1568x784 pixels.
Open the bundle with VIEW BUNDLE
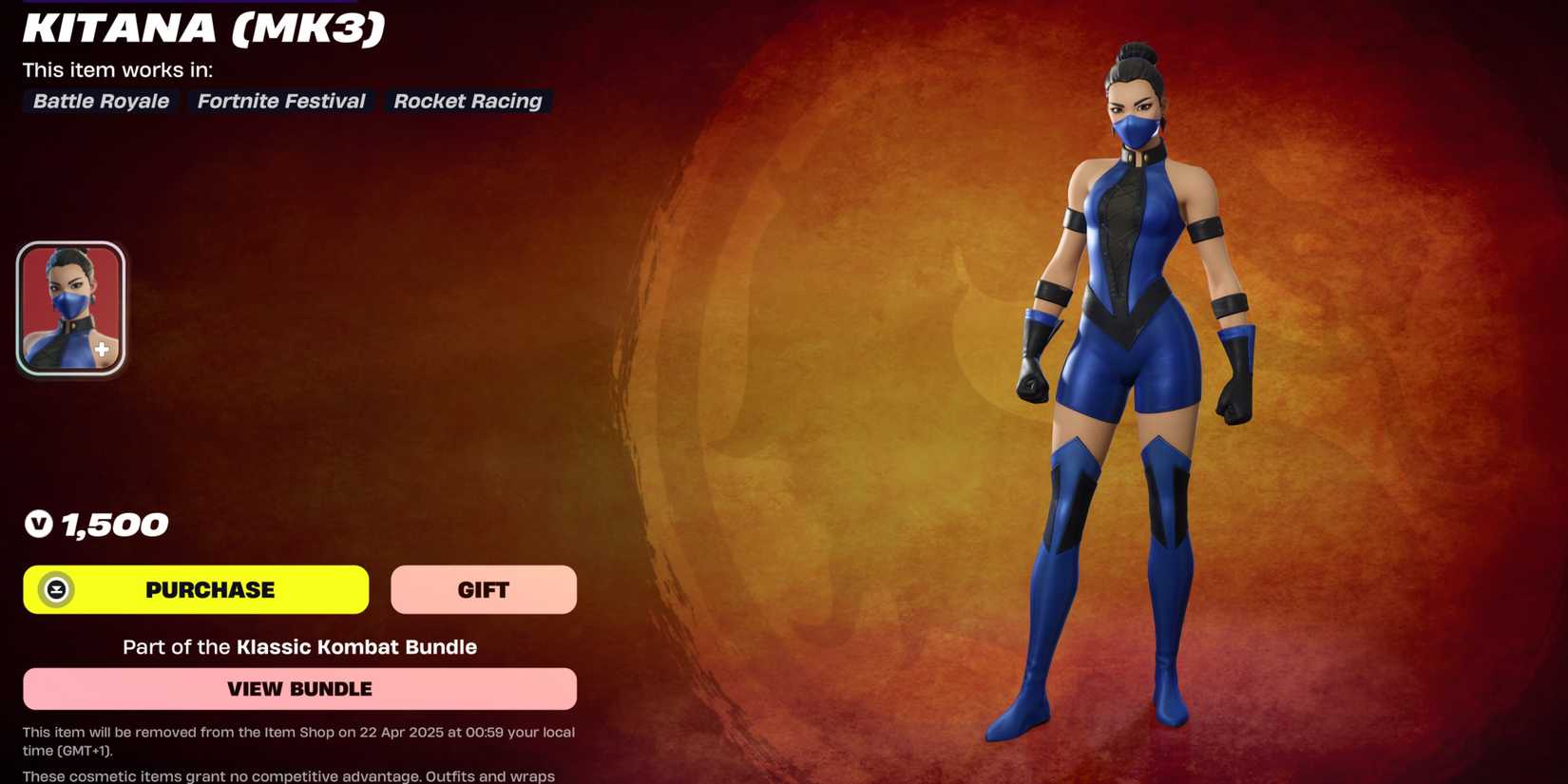(299, 688)
